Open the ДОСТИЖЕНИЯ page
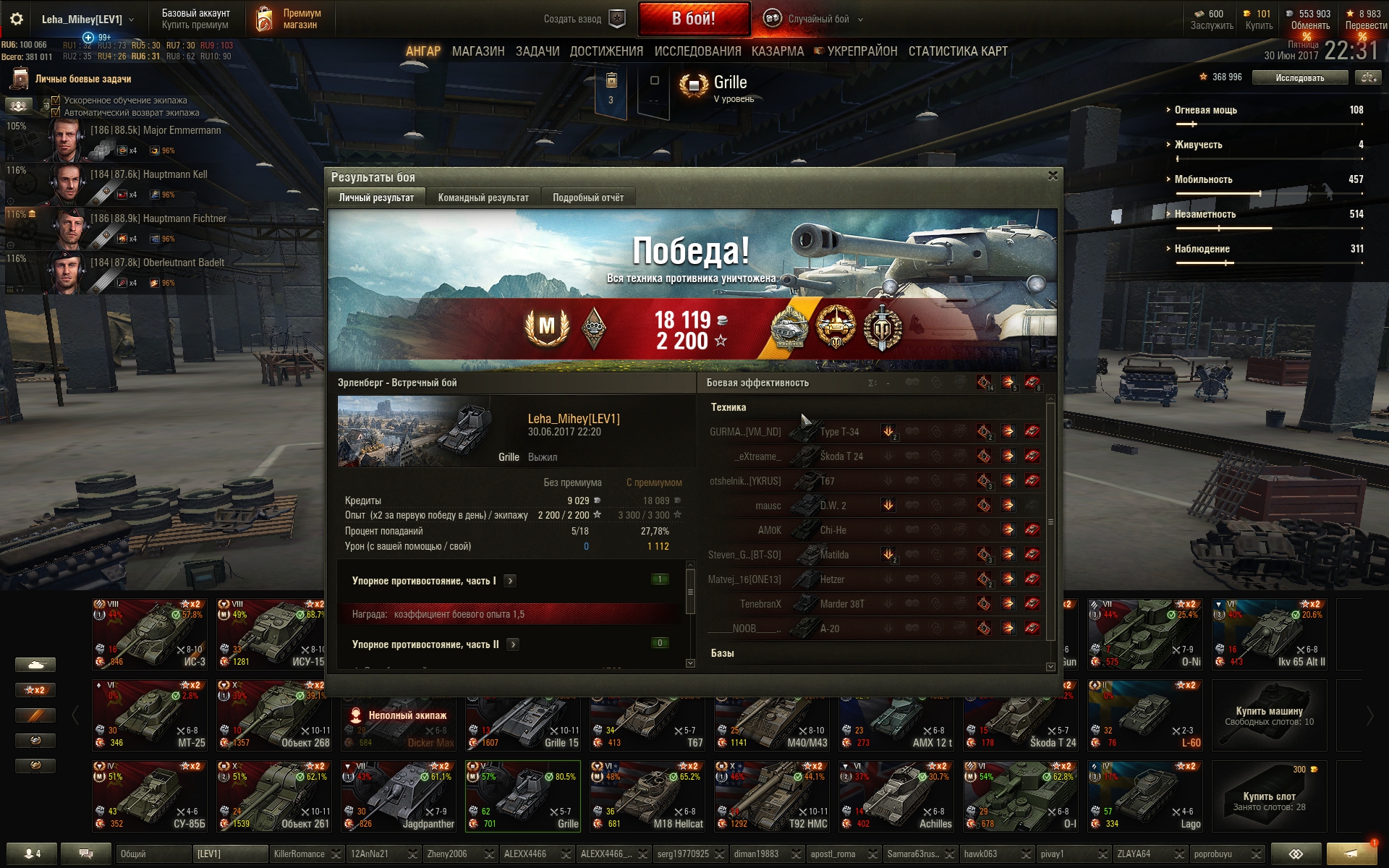1389x868 pixels. pos(606,51)
